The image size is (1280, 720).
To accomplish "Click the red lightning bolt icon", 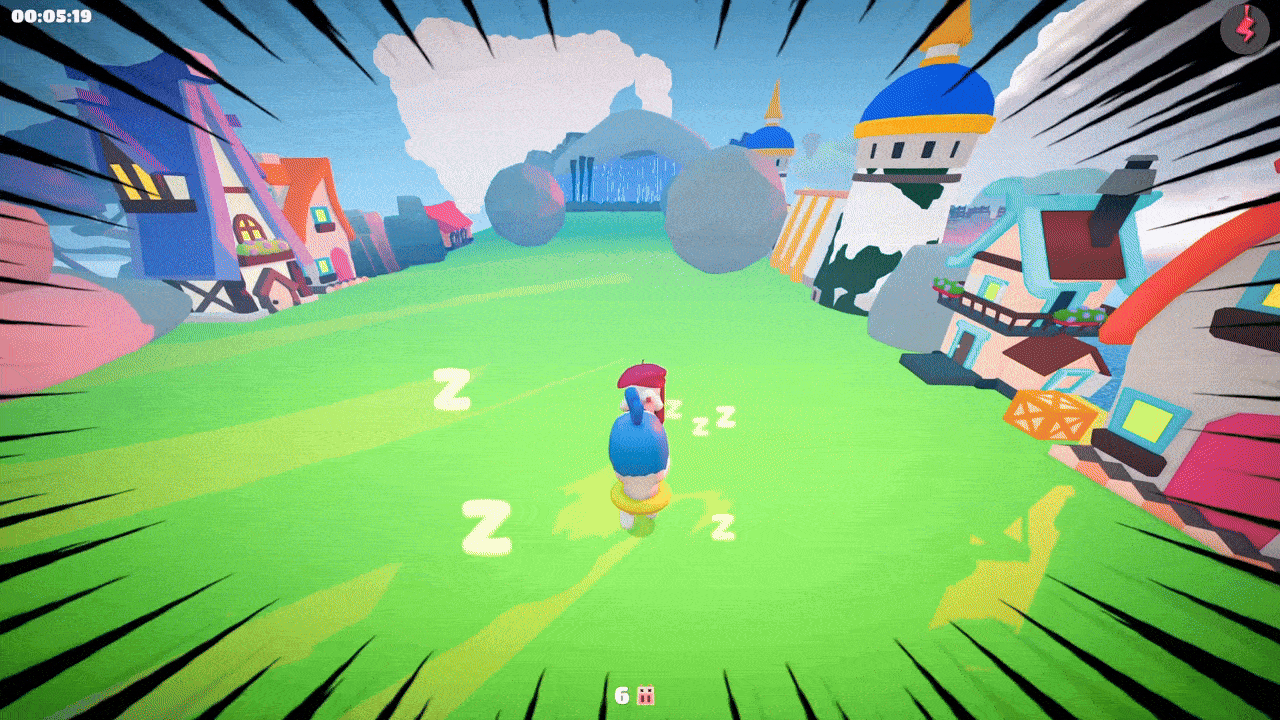I will pos(1244,30).
